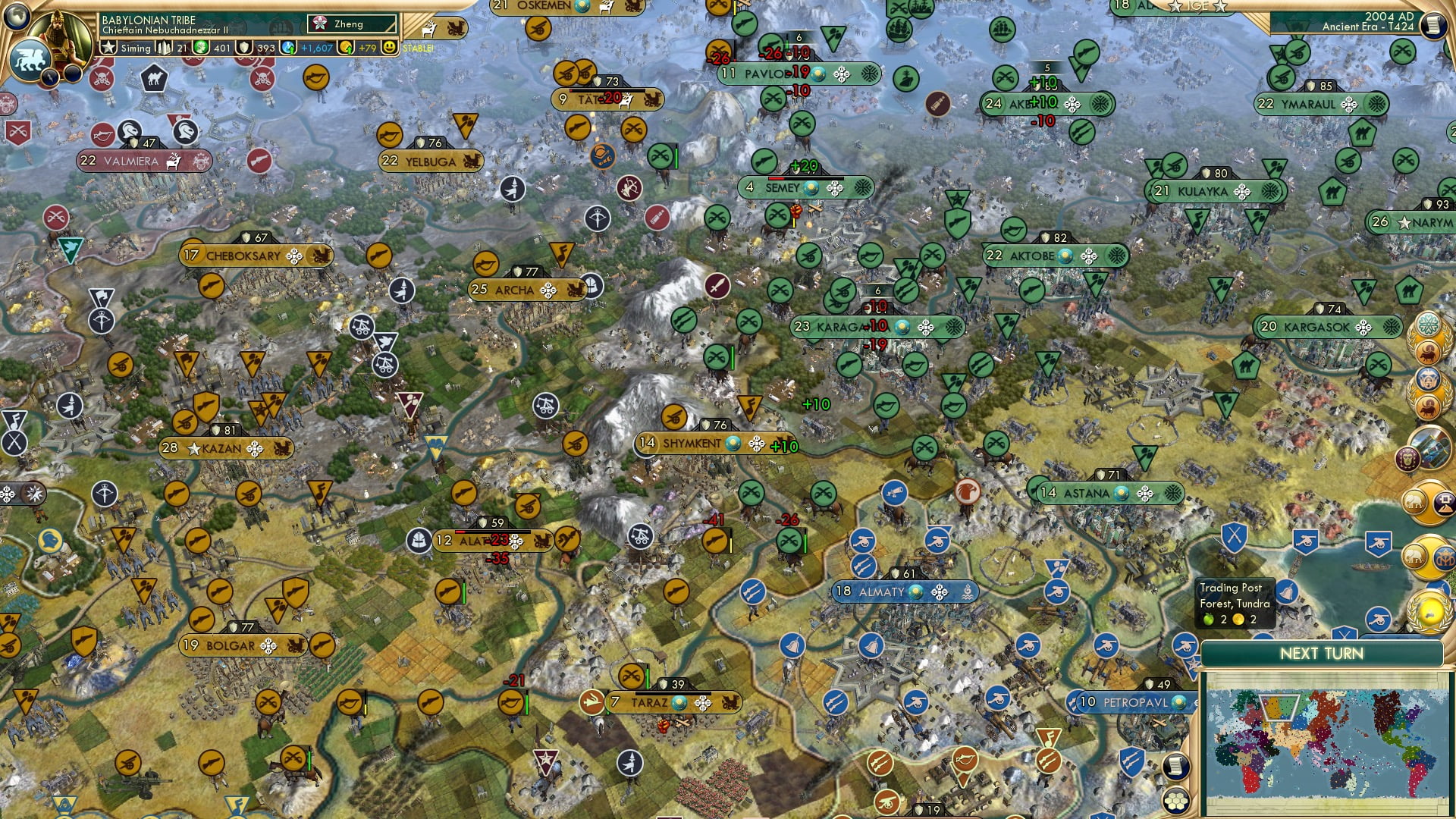
Task: Click the Siming social policies star icon
Action: pos(109,47)
